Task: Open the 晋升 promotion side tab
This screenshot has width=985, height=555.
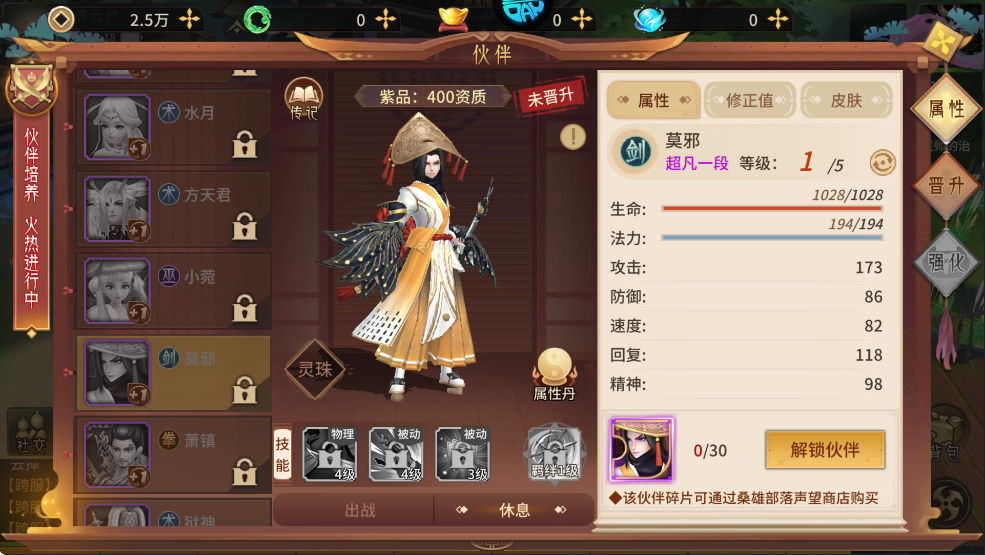Action: [945, 187]
